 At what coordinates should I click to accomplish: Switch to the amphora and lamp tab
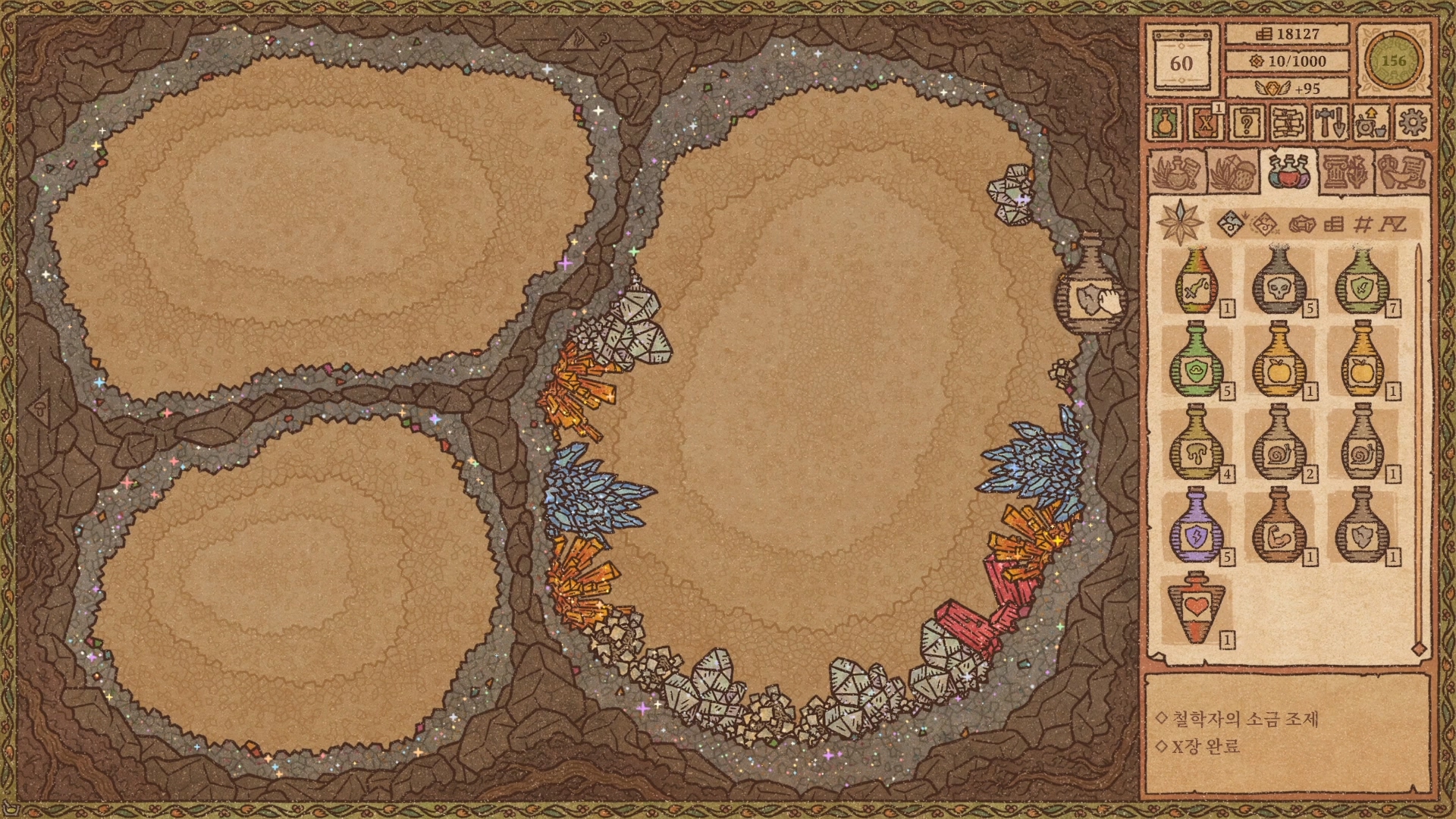coord(1401,172)
